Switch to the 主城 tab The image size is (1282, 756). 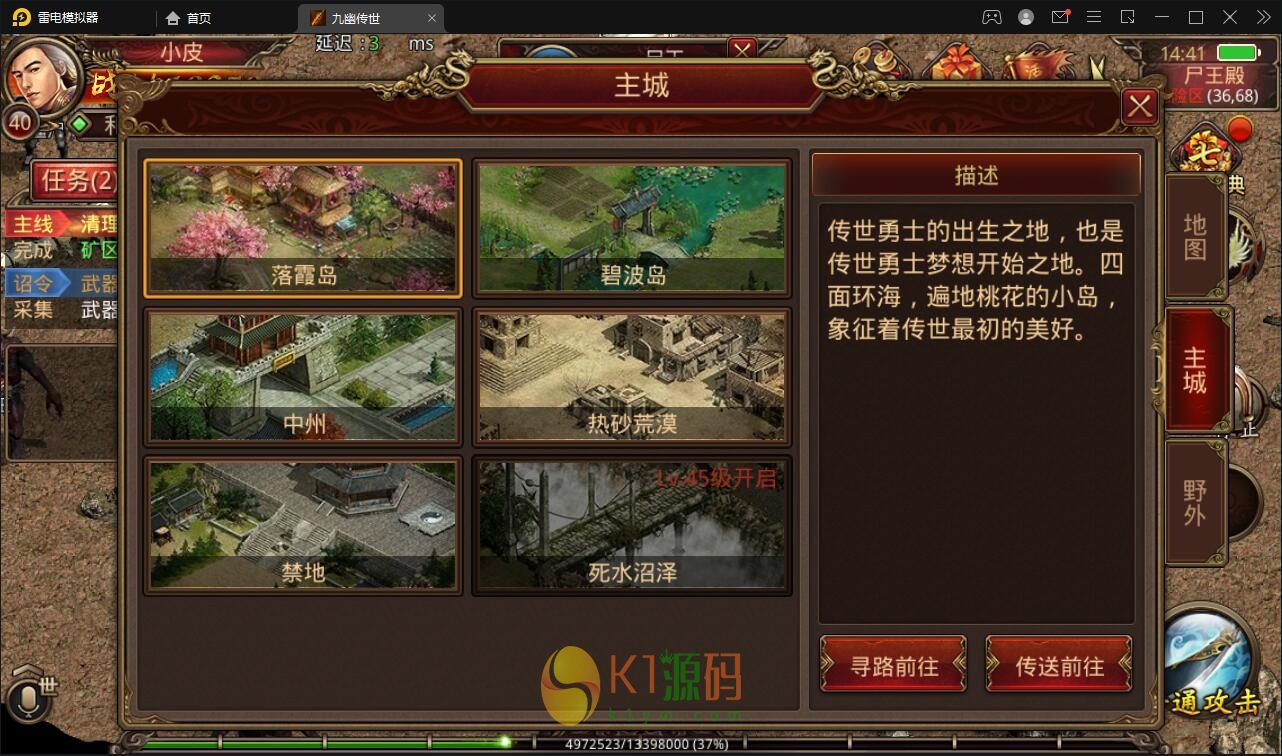tap(1194, 368)
